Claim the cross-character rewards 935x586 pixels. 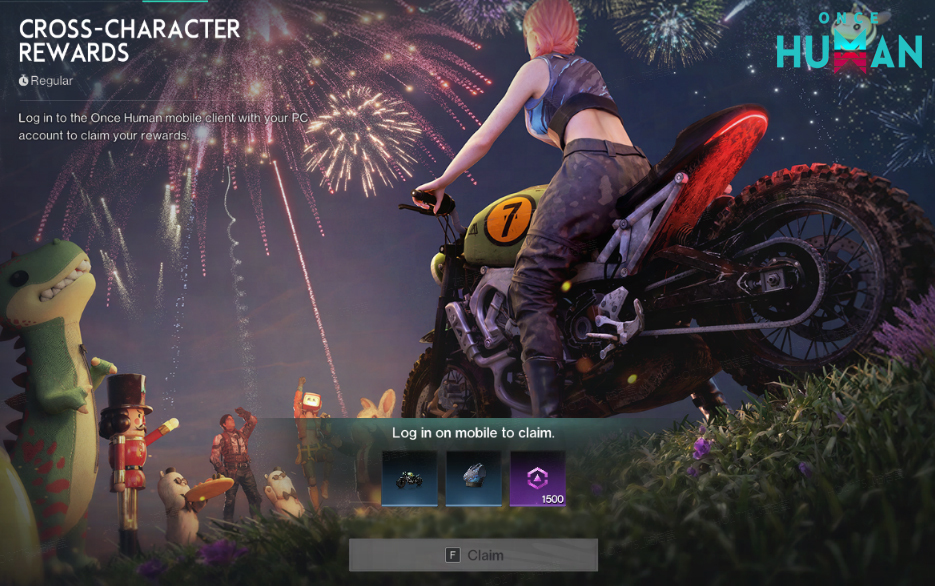[x=473, y=555]
